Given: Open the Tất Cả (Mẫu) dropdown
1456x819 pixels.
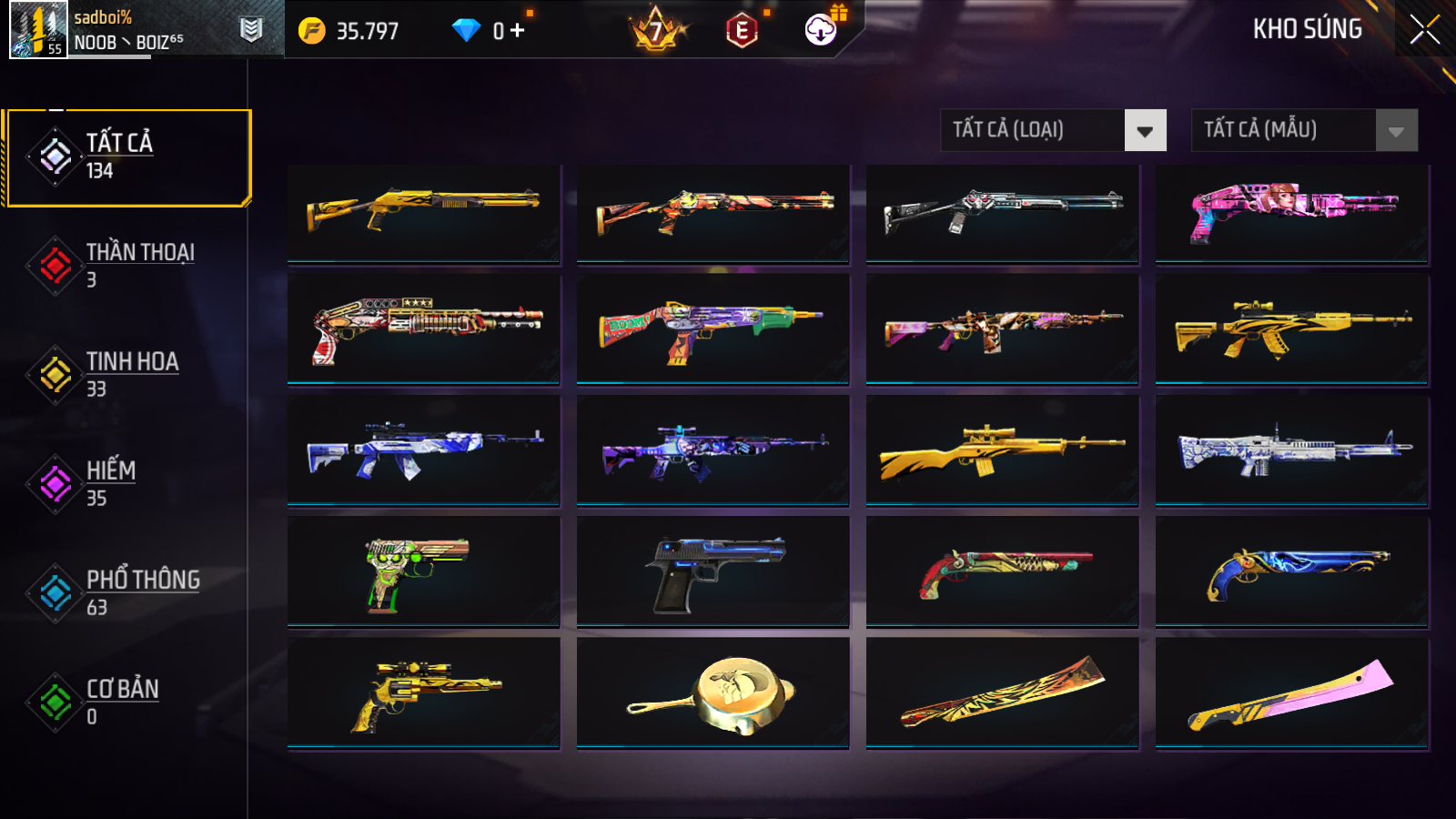Looking at the screenshot, I should click(x=1396, y=131).
